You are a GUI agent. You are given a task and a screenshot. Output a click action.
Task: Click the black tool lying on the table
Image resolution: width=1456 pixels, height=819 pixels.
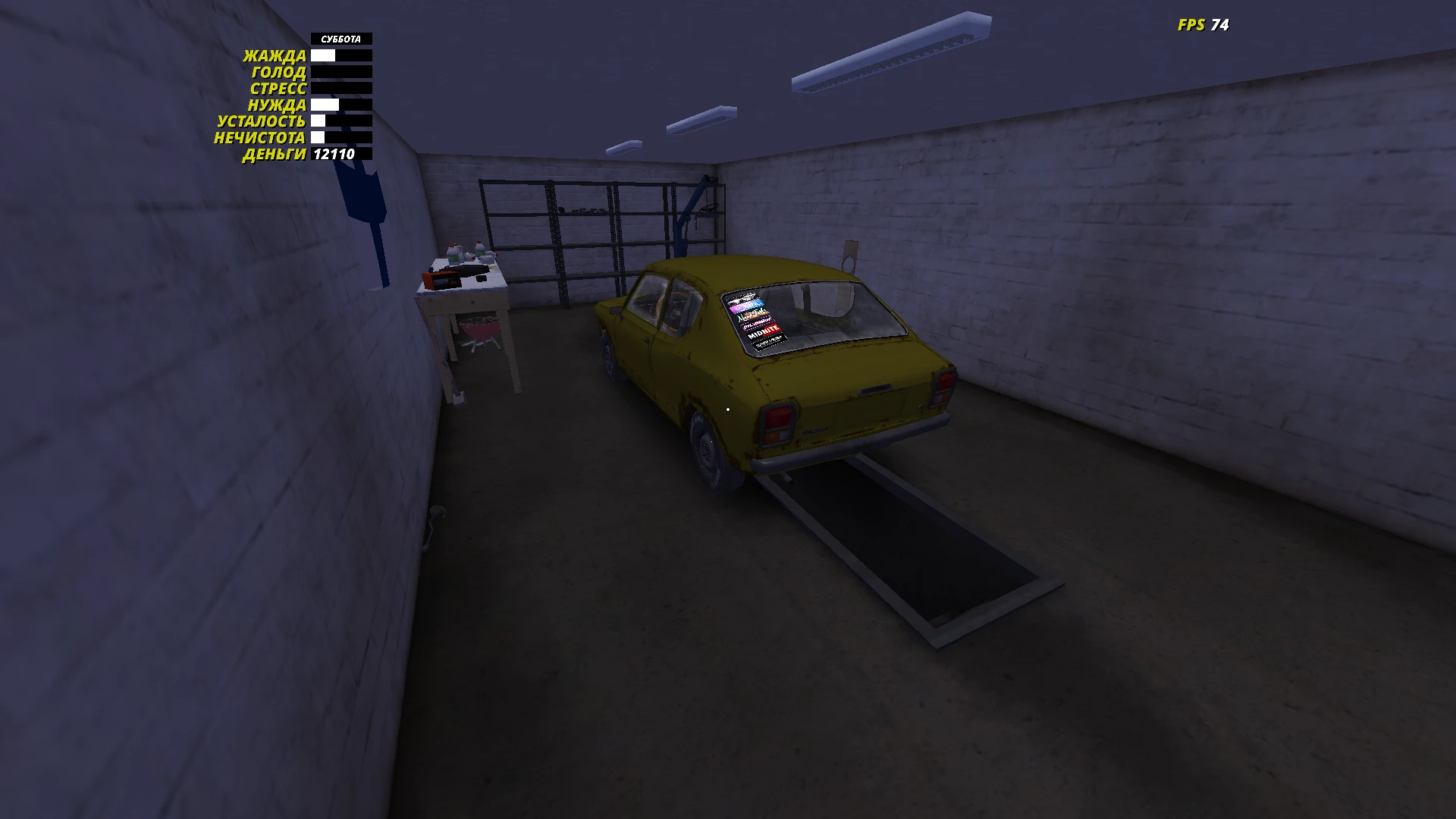pos(466,271)
